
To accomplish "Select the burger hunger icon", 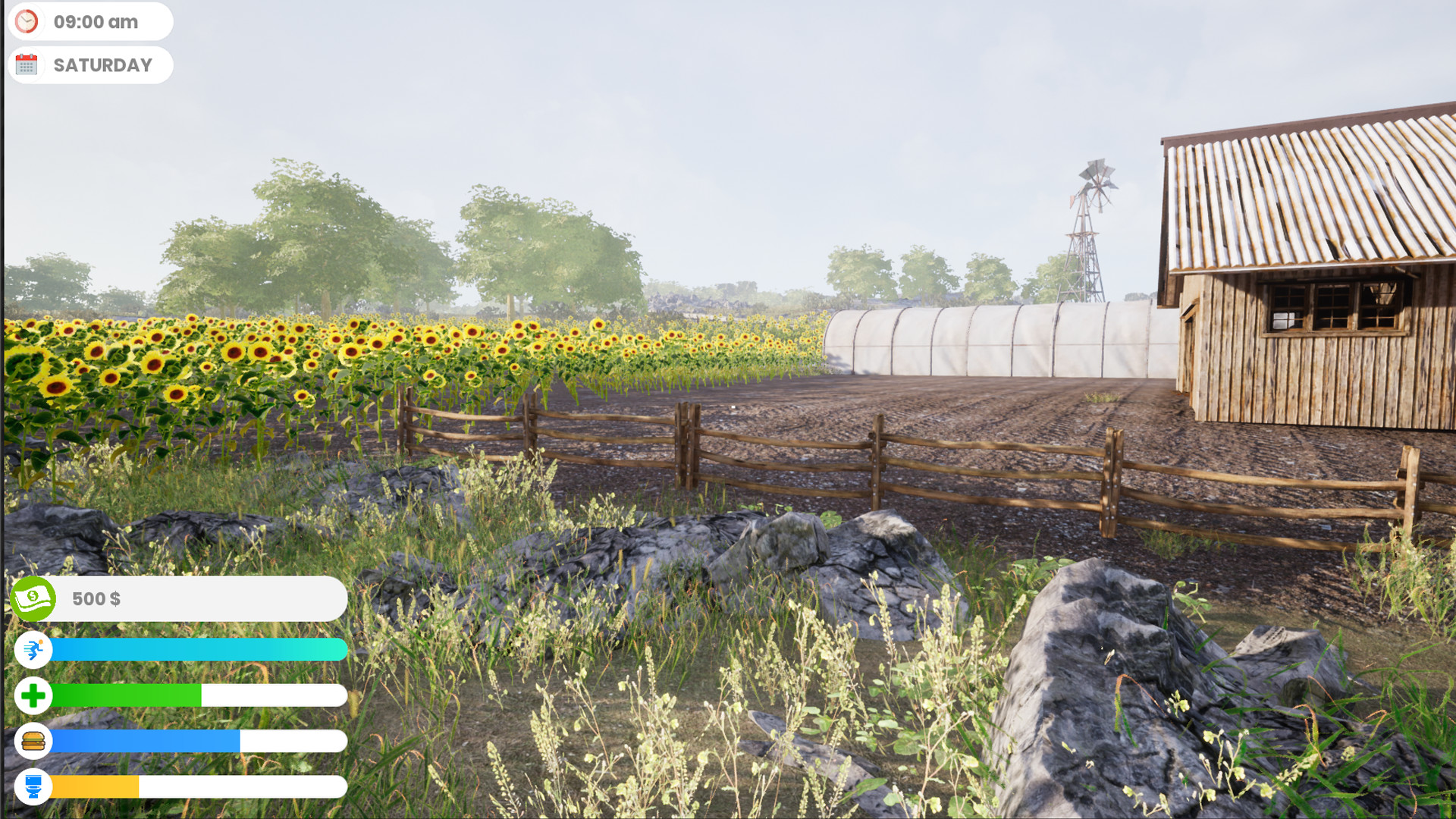I will (33, 742).
